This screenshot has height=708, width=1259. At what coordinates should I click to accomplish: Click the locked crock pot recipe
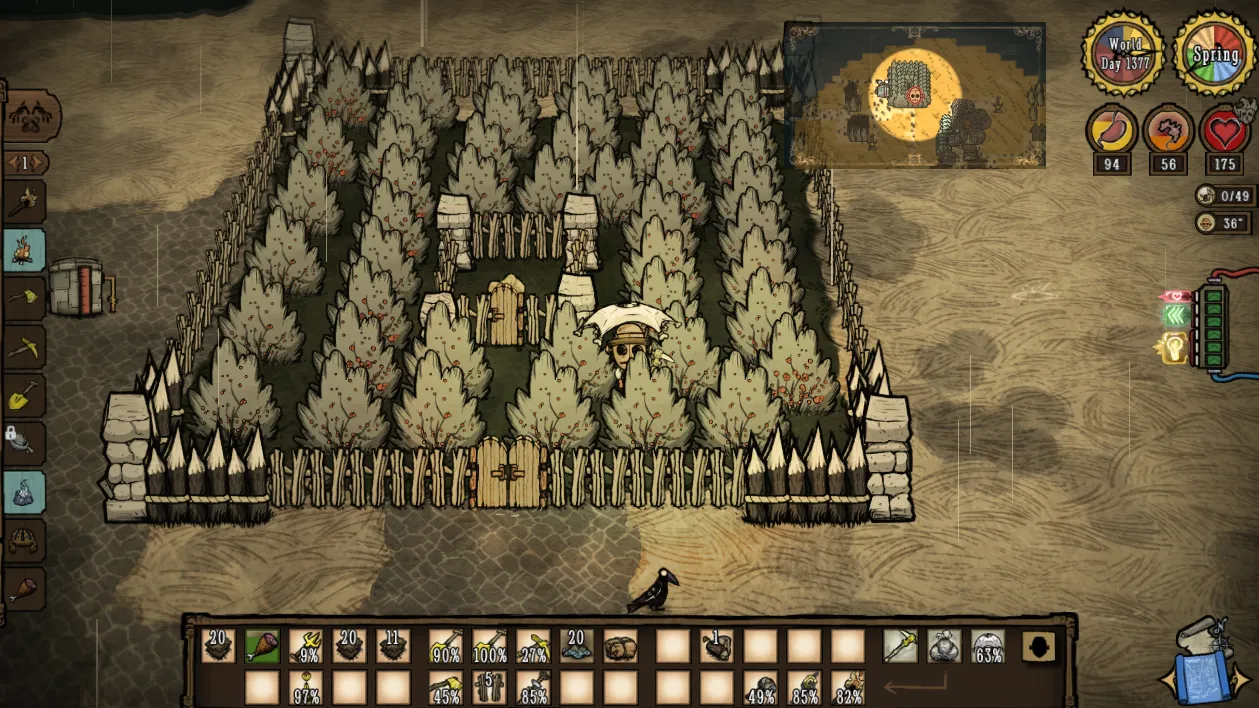pos(24,441)
